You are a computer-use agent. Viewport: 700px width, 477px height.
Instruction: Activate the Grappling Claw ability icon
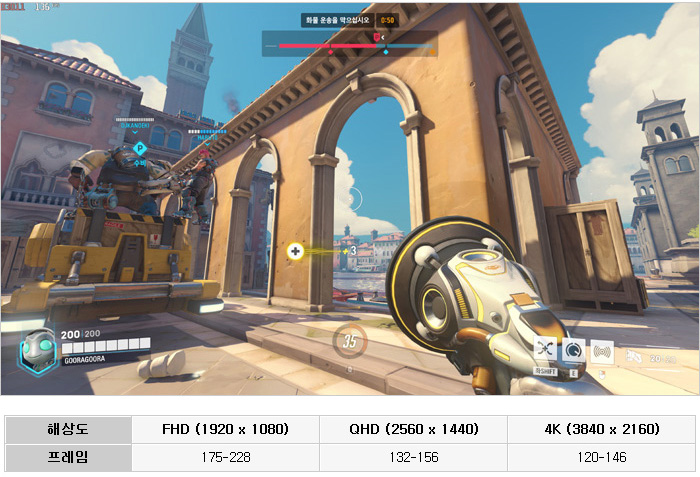click(545, 348)
